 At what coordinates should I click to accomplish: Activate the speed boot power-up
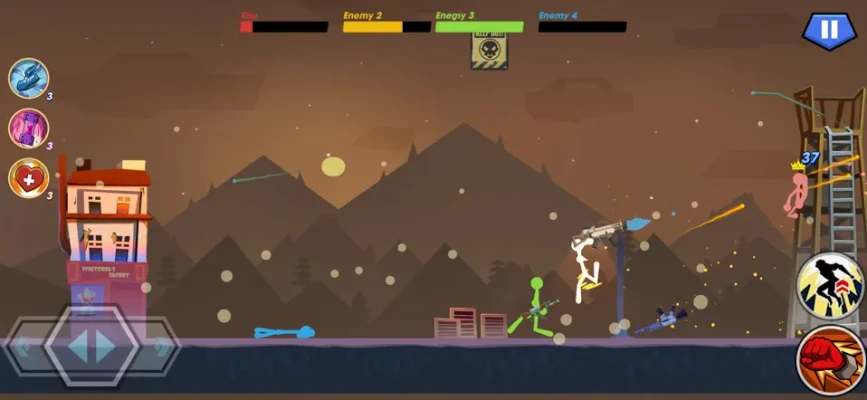point(28,78)
